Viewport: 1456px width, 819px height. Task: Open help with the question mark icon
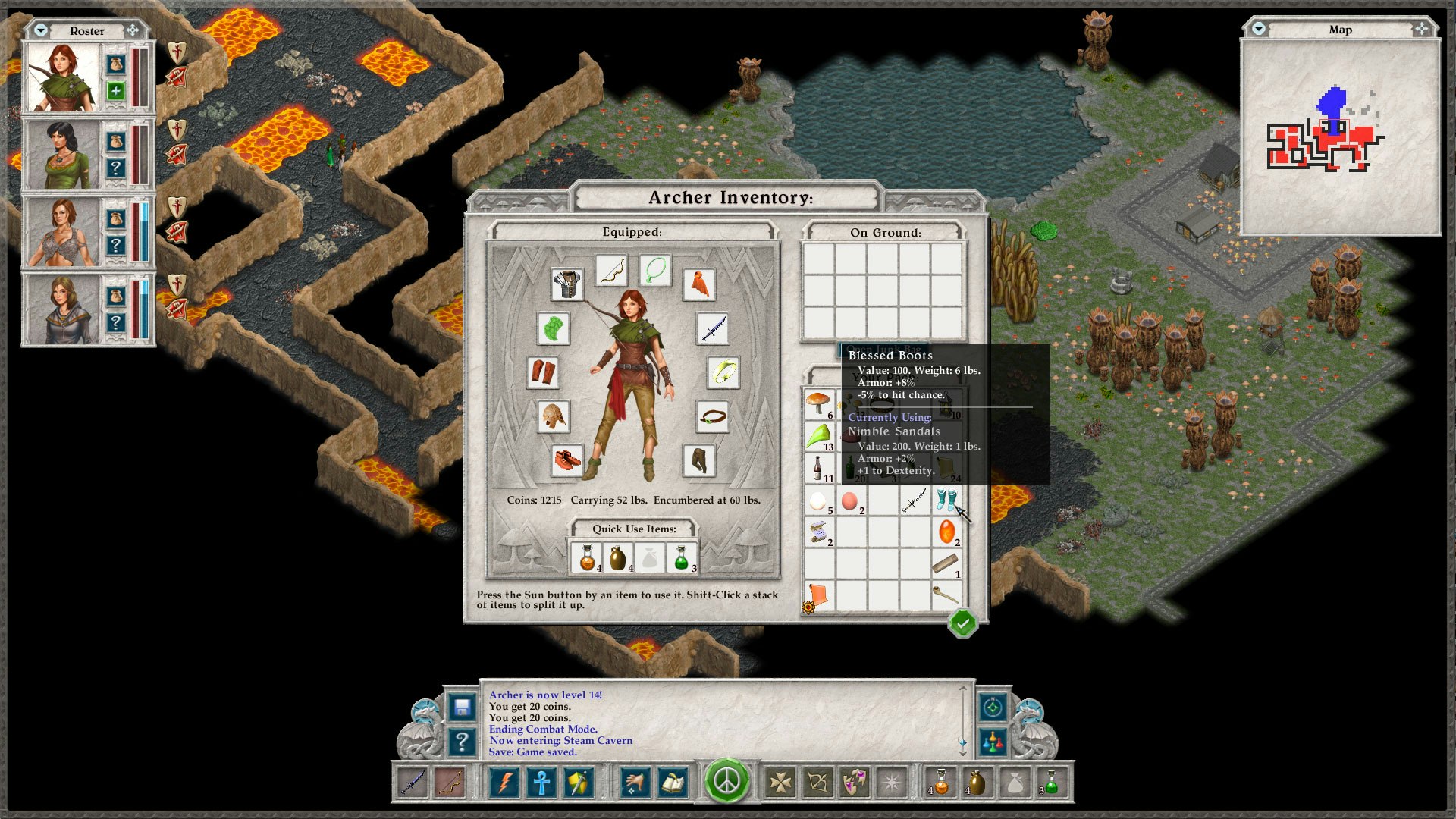coord(460,742)
